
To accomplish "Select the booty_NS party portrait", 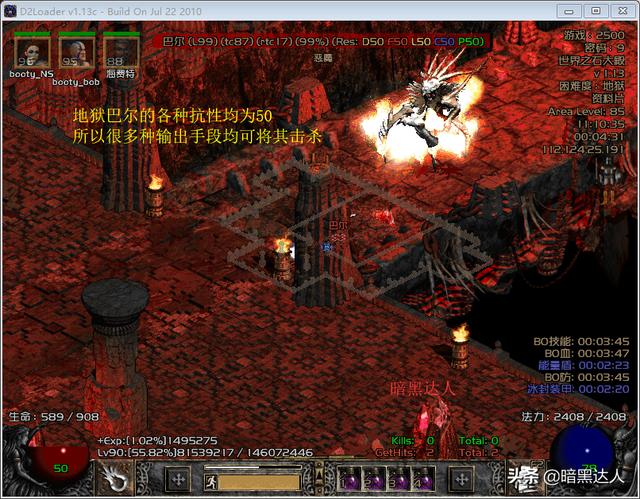I will (31, 49).
